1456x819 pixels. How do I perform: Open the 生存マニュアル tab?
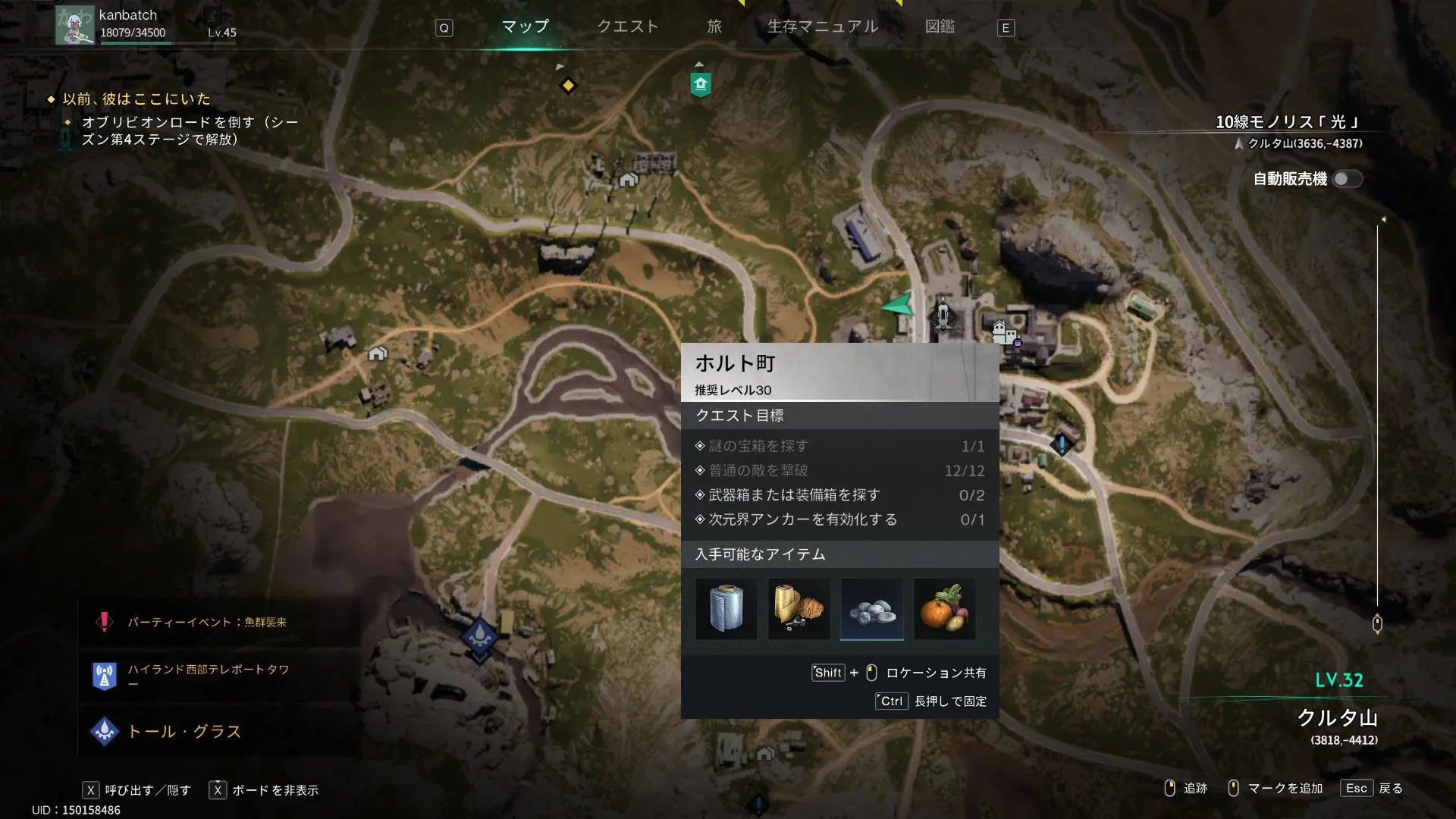[823, 27]
